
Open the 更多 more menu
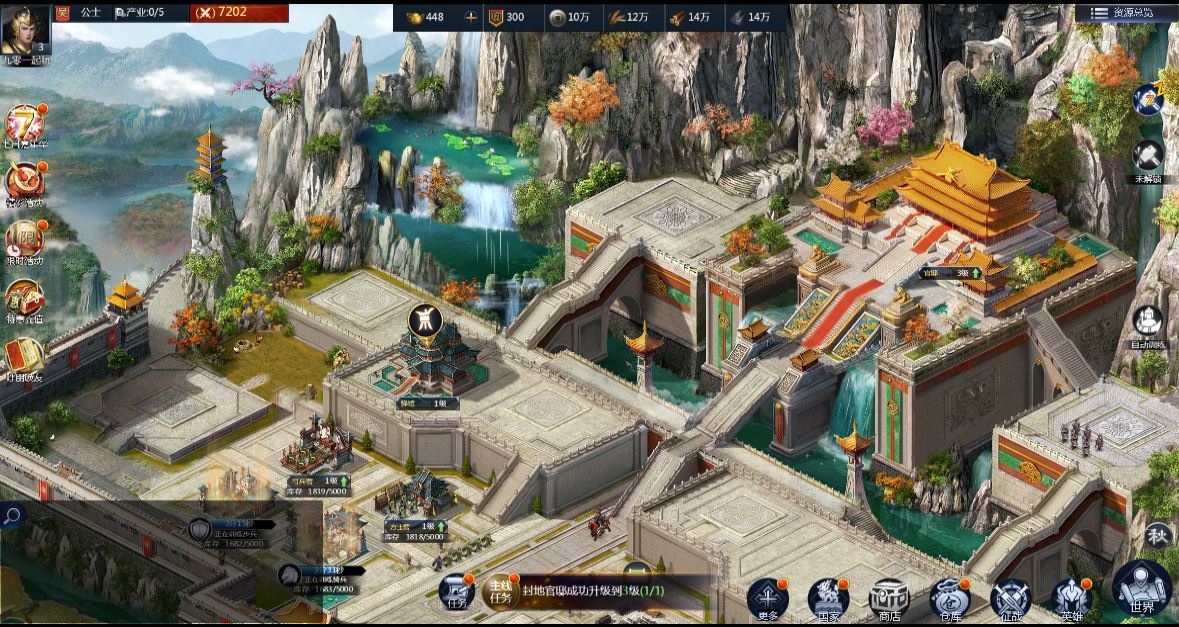767,598
